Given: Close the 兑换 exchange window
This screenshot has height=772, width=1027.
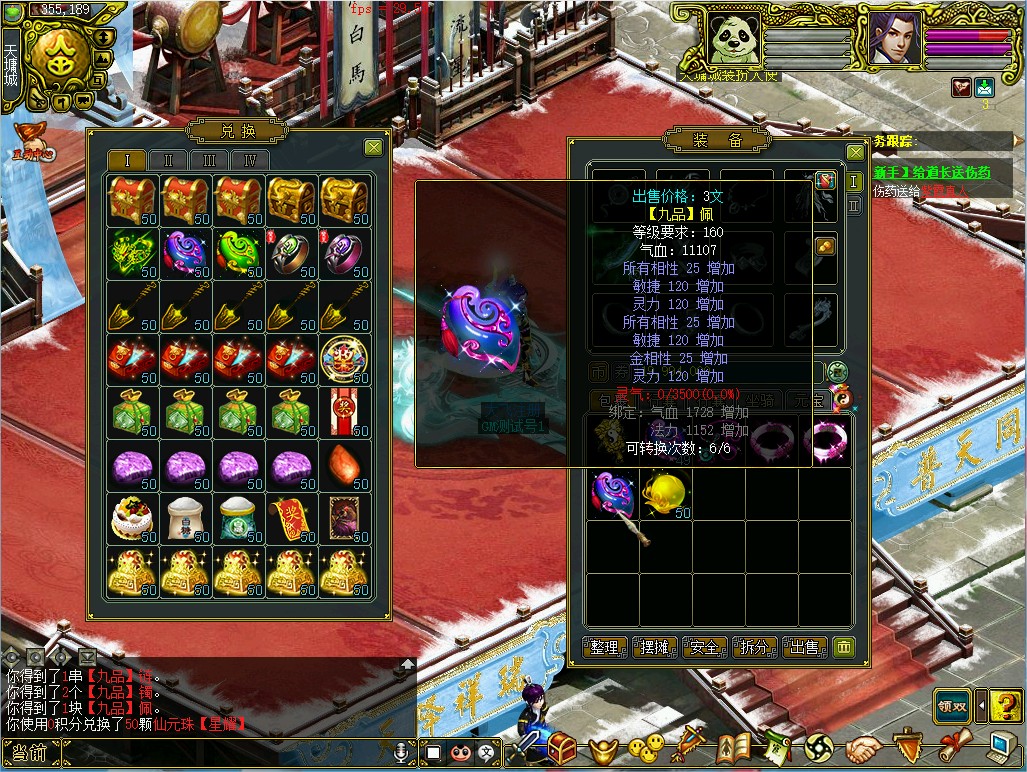Looking at the screenshot, I should point(373,148).
